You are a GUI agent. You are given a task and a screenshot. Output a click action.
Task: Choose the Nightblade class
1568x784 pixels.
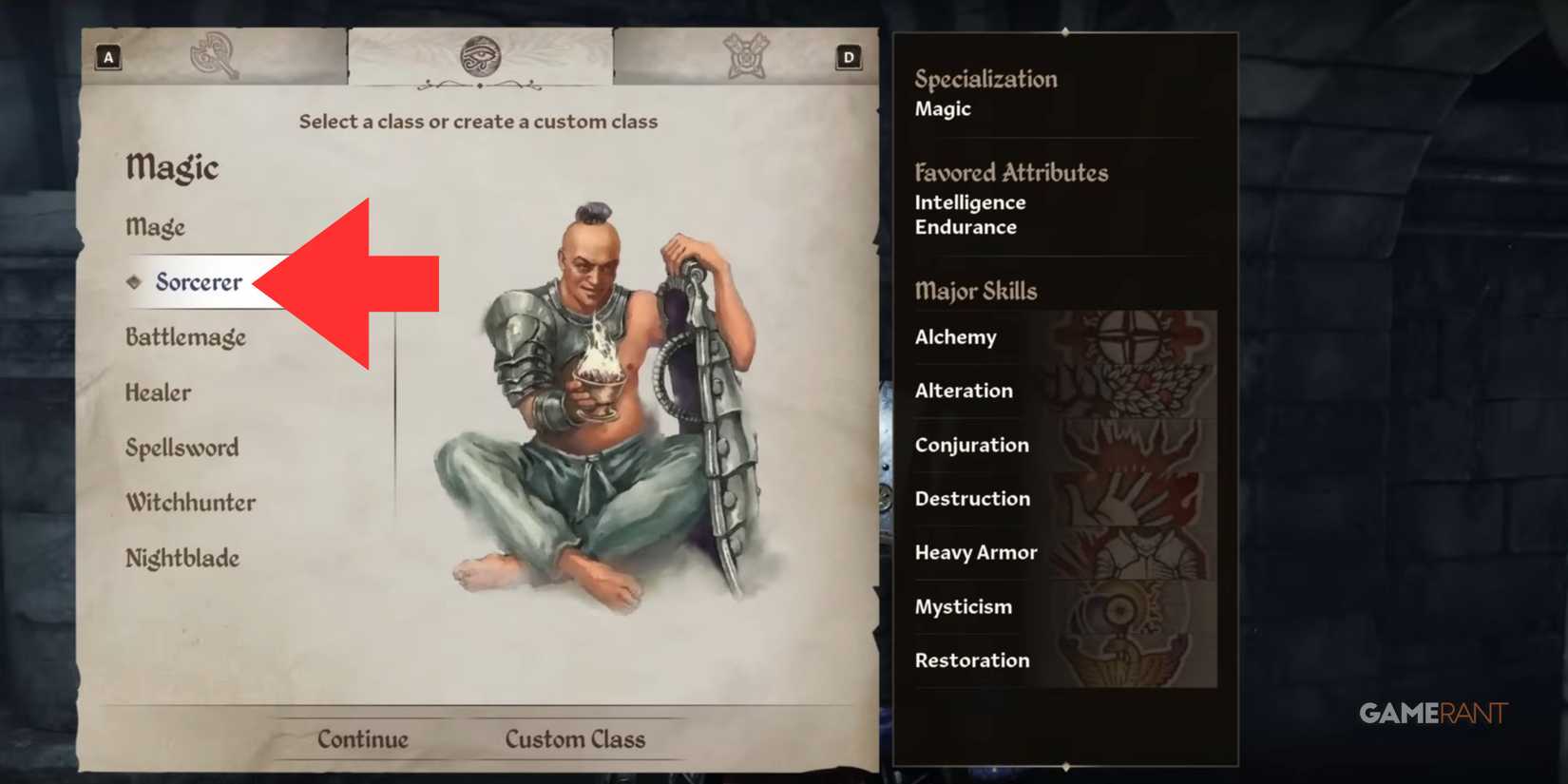[183, 560]
